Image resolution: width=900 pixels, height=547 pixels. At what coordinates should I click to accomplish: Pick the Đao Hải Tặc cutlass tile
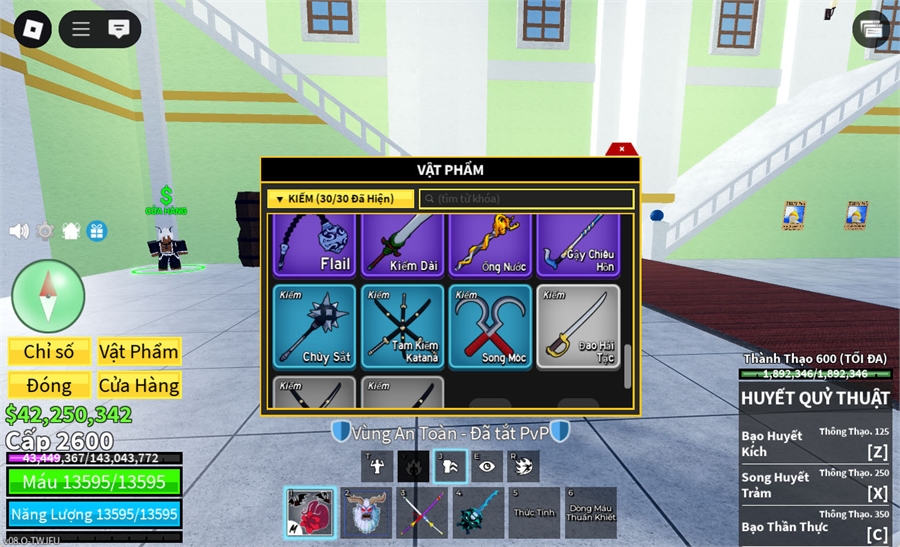[x=578, y=326]
